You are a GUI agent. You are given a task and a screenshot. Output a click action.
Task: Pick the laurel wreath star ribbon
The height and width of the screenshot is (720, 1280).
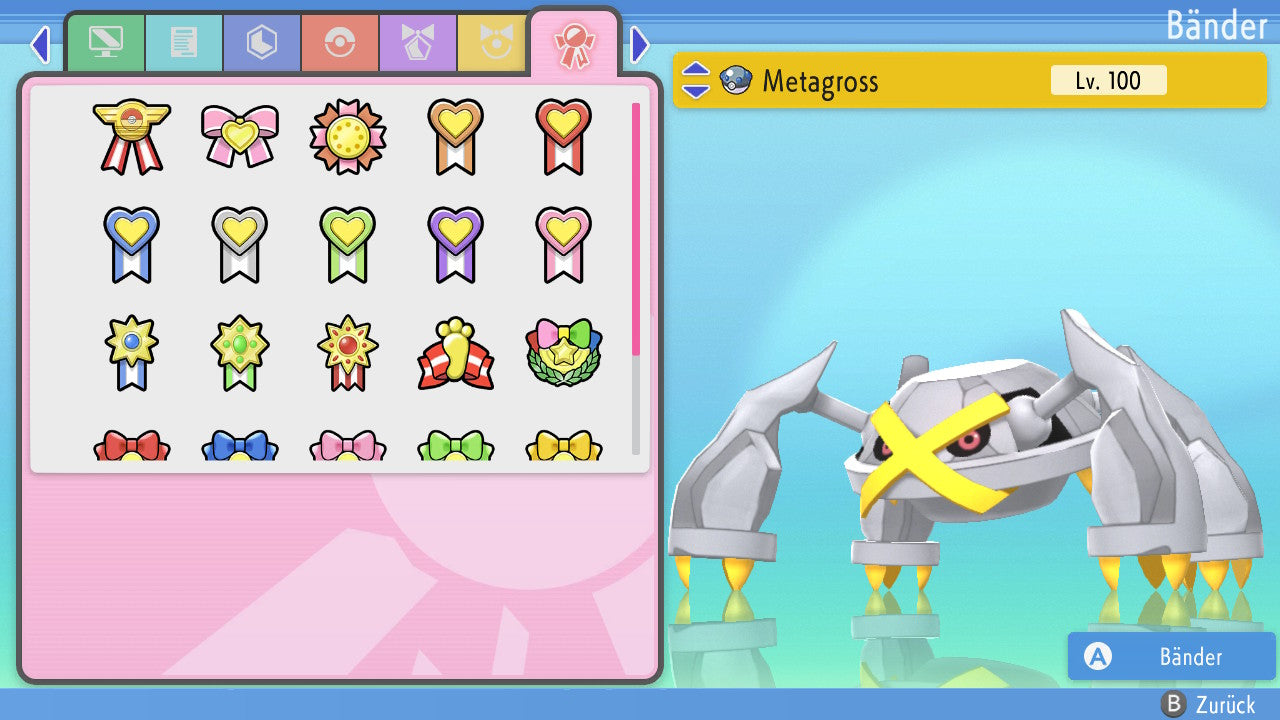(563, 354)
